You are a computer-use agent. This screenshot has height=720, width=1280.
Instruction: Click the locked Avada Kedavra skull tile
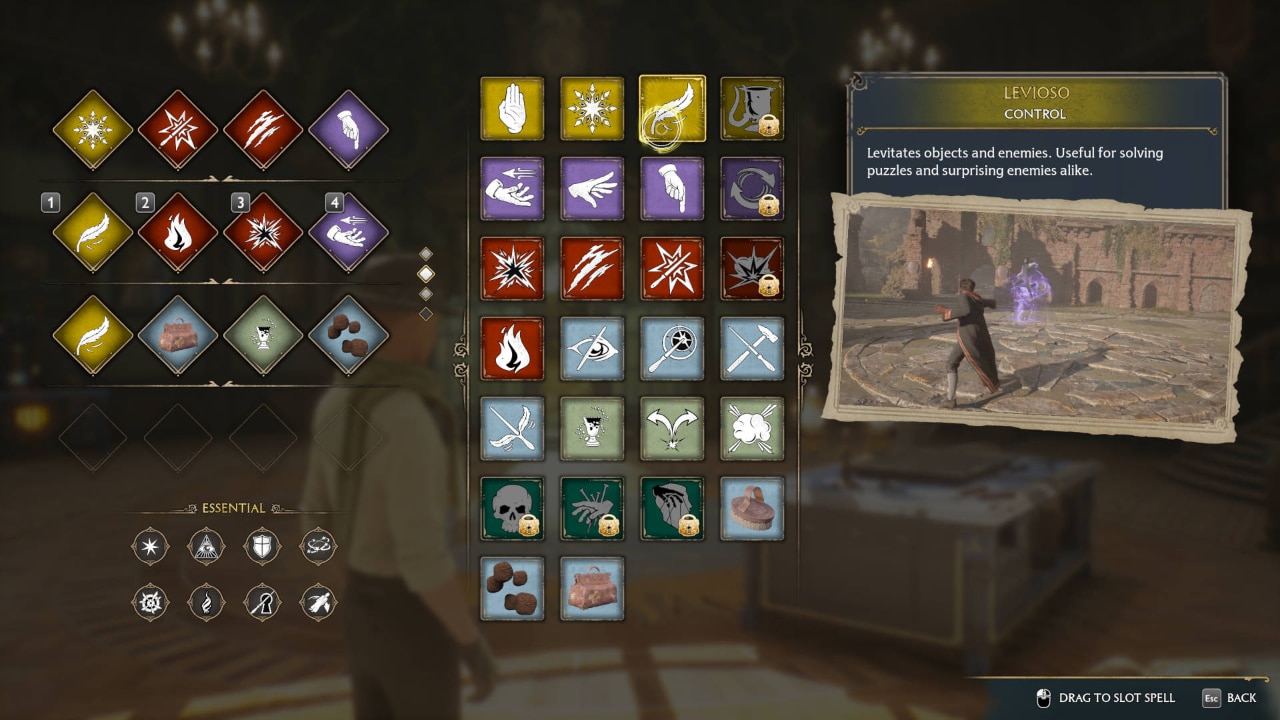pyautogui.click(x=512, y=508)
